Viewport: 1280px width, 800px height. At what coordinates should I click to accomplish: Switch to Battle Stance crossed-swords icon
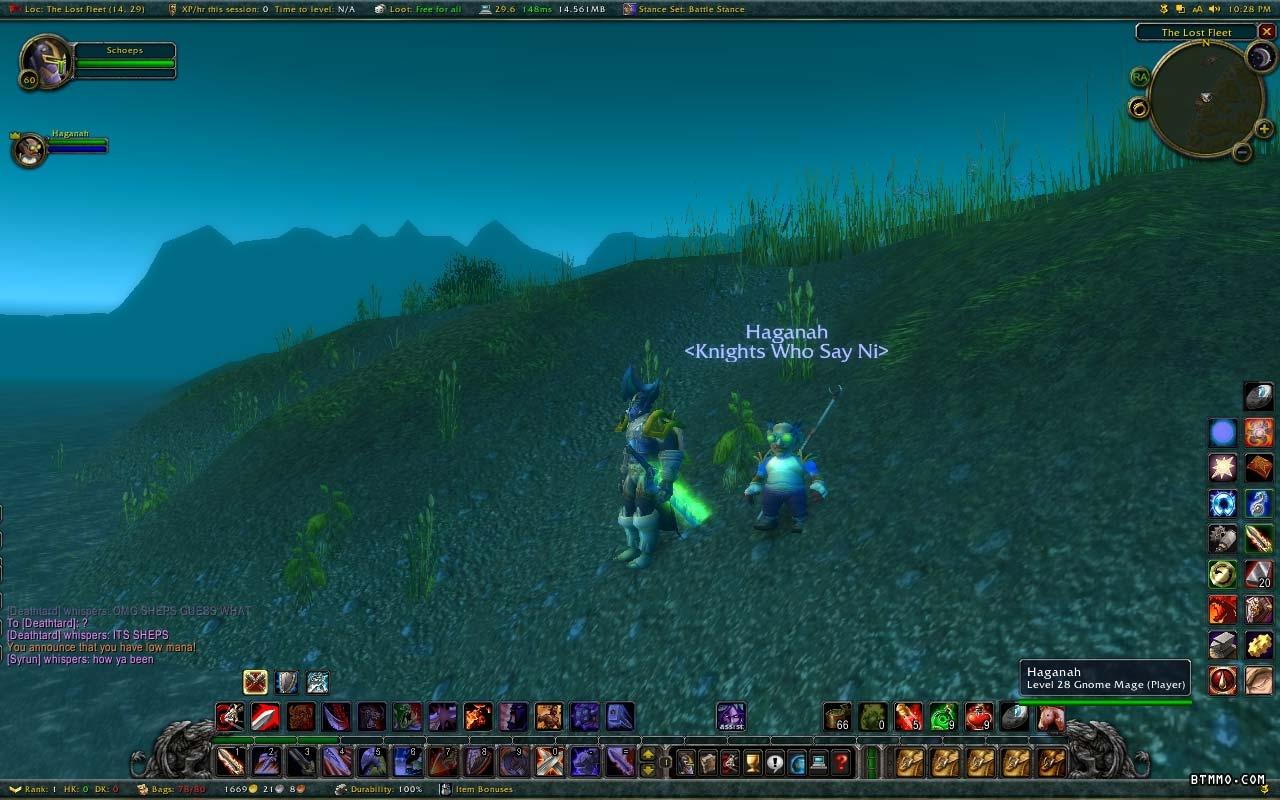point(256,682)
